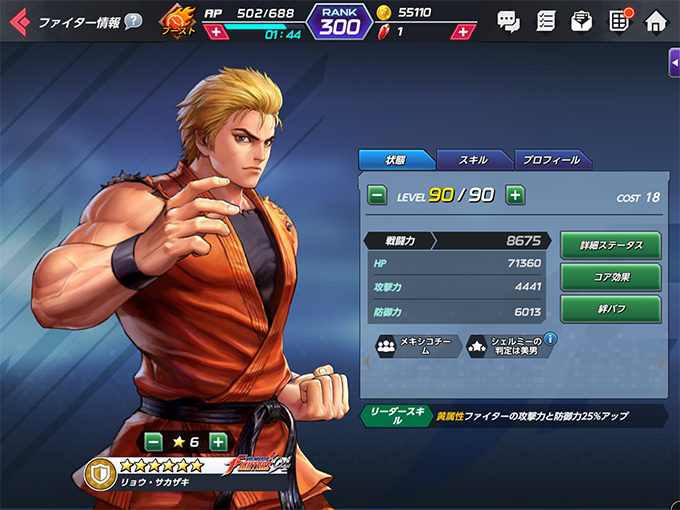Decrease the fighter level with minus
Image resolution: width=680 pixels, height=510 pixels.
(377, 195)
